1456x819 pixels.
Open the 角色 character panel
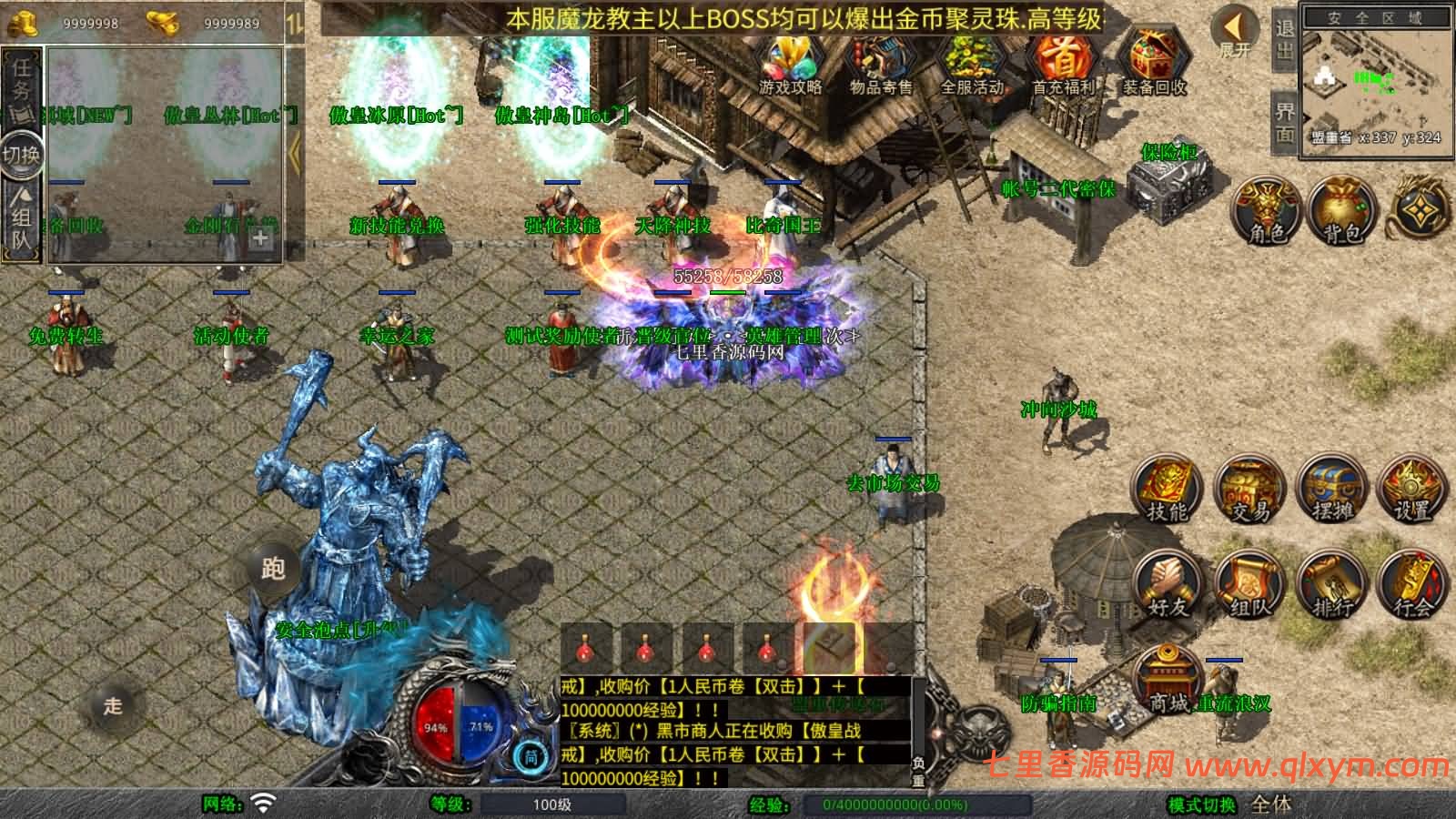1267,210
